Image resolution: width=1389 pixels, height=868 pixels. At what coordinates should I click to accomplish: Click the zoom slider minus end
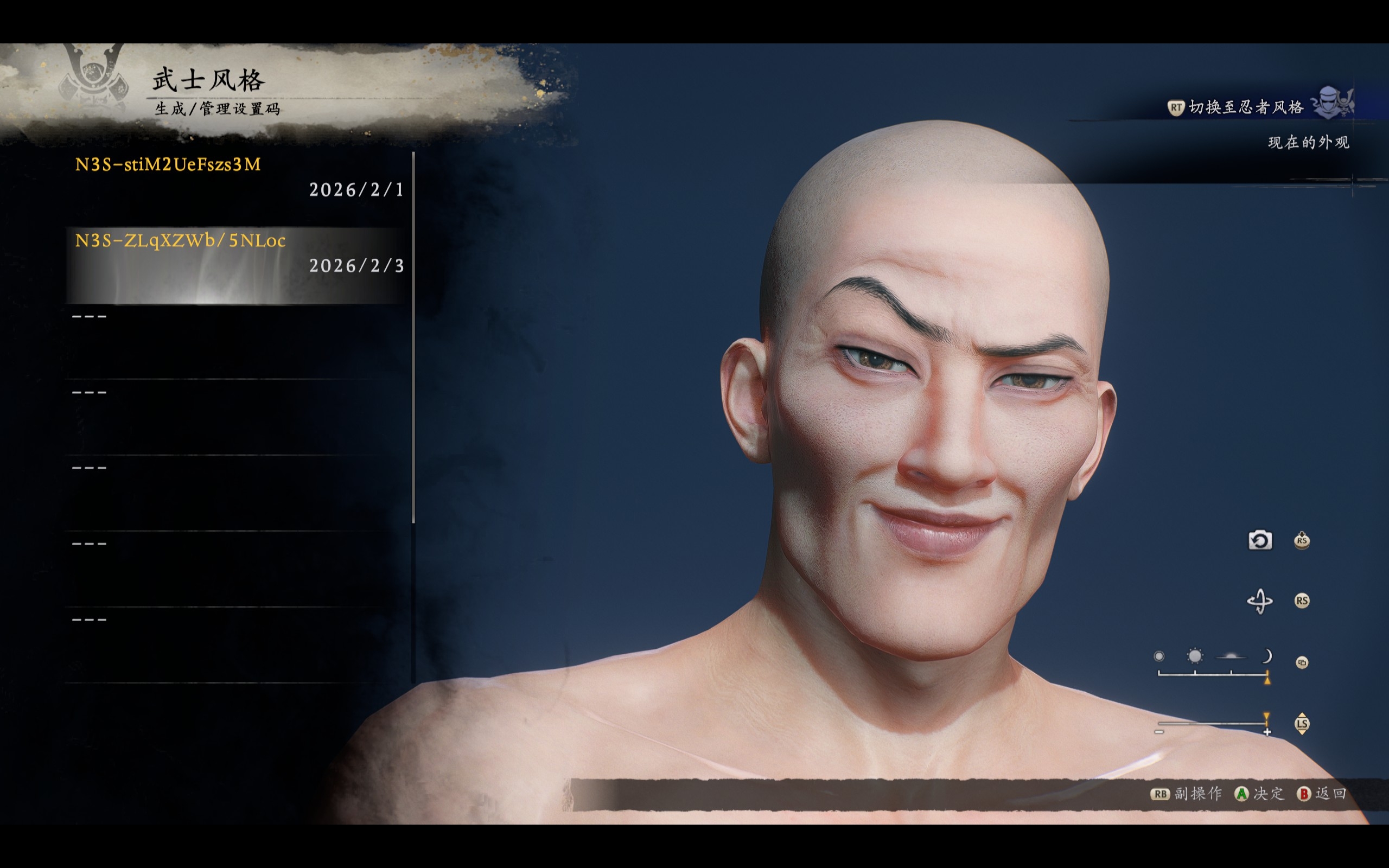(x=1159, y=732)
